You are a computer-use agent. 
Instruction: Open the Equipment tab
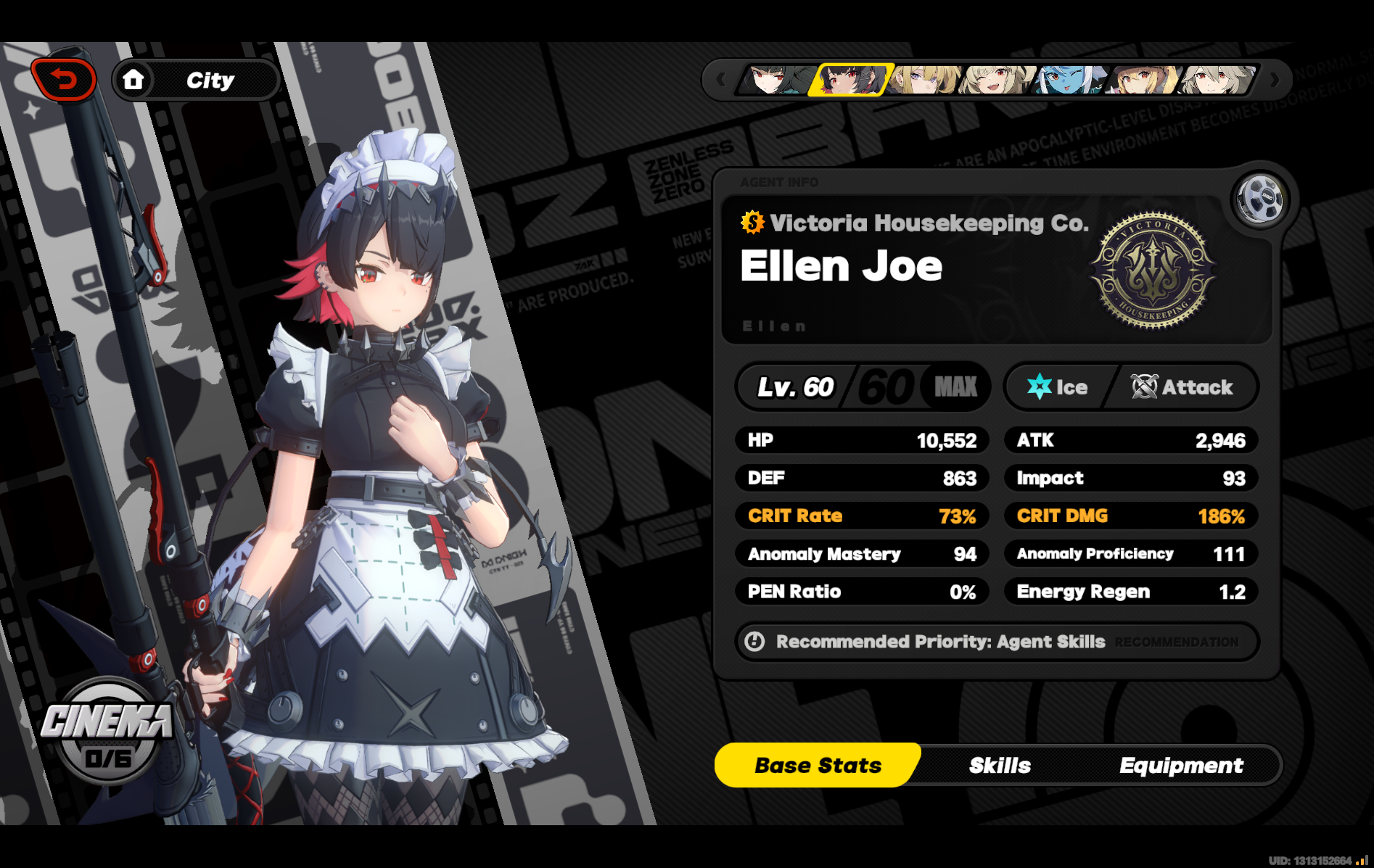(1181, 765)
